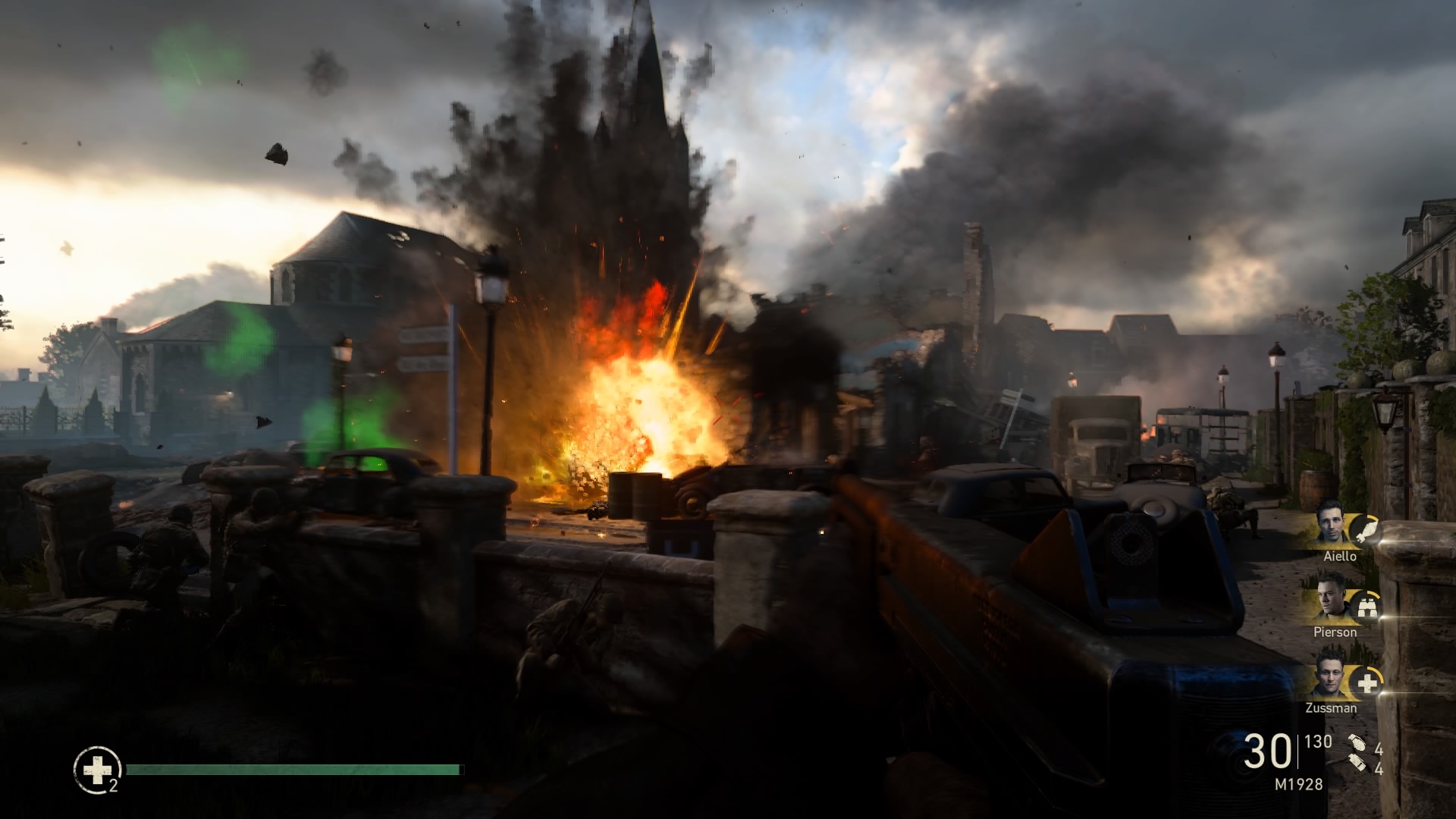Viewport: 1456px width, 819px height.
Task: Request a health pack from Zussman
Action: [x=1367, y=683]
